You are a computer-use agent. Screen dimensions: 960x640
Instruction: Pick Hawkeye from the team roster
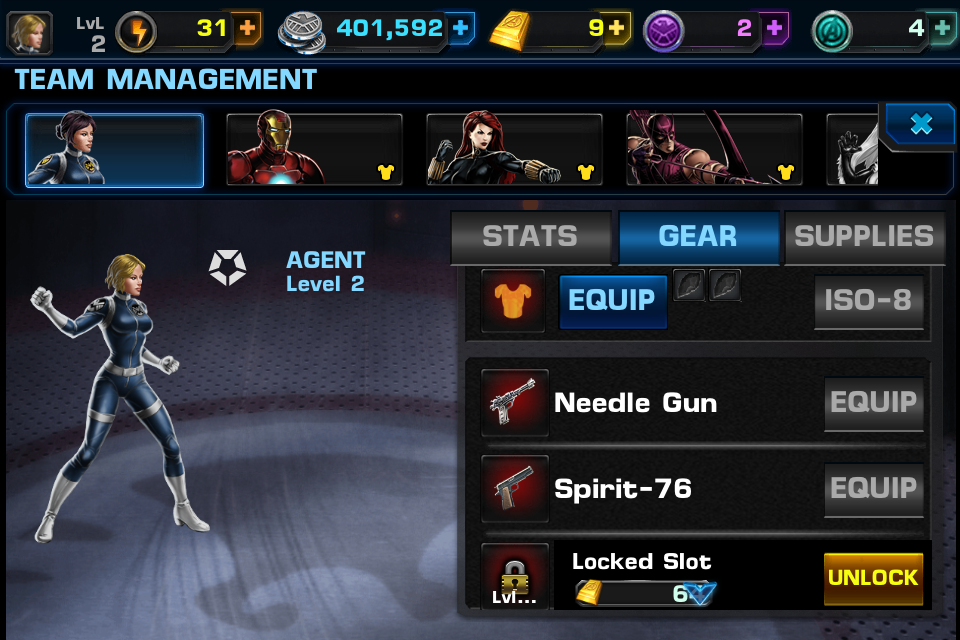[714, 150]
